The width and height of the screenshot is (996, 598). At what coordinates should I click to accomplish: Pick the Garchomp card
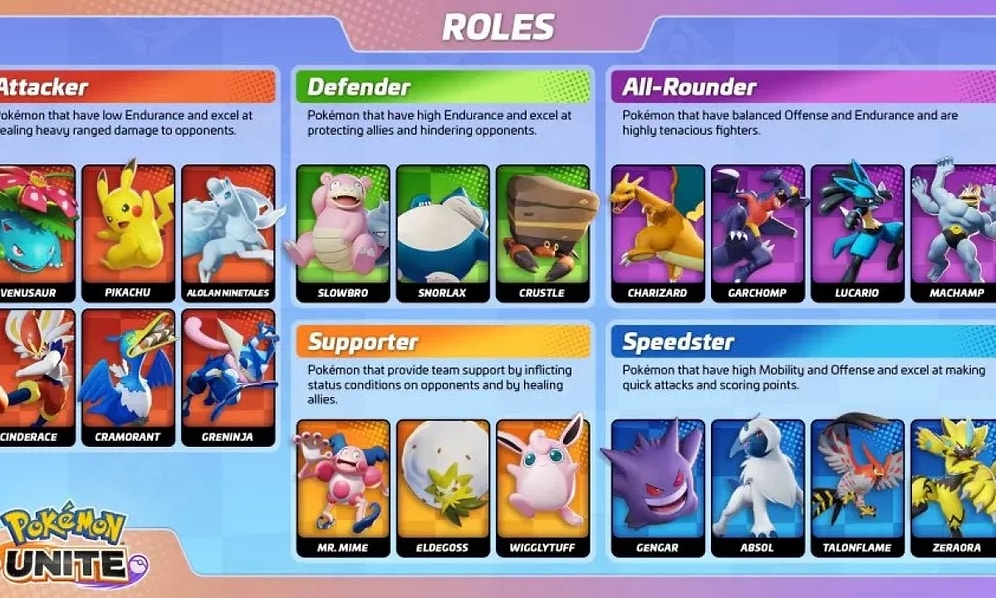757,234
